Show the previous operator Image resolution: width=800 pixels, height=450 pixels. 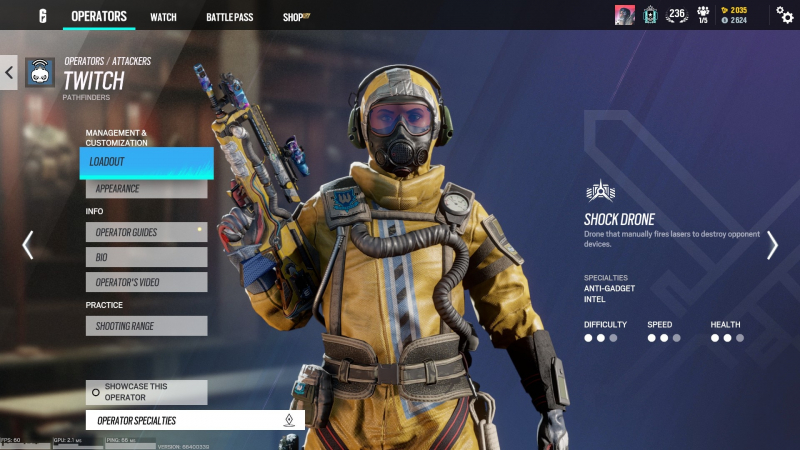pos(28,245)
